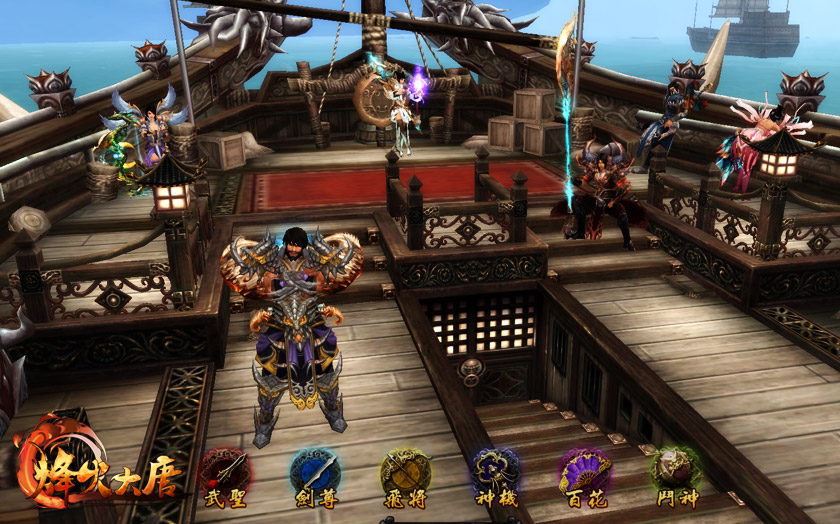This screenshot has width=840, height=524.
Task: Choose the 劍尊 sword class
Action: [315, 471]
